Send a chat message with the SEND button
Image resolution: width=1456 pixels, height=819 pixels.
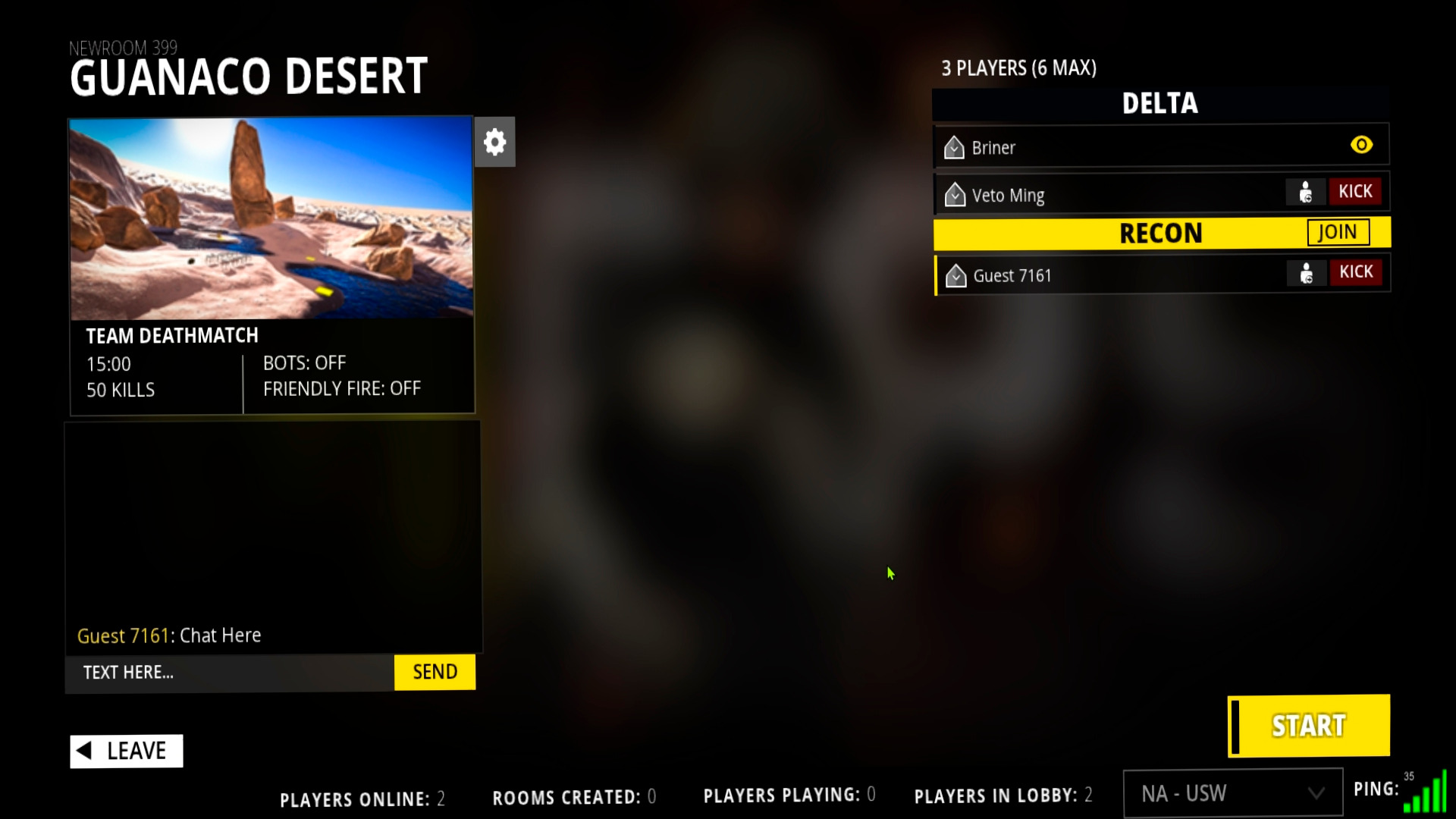pyautogui.click(x=435, y=671)
